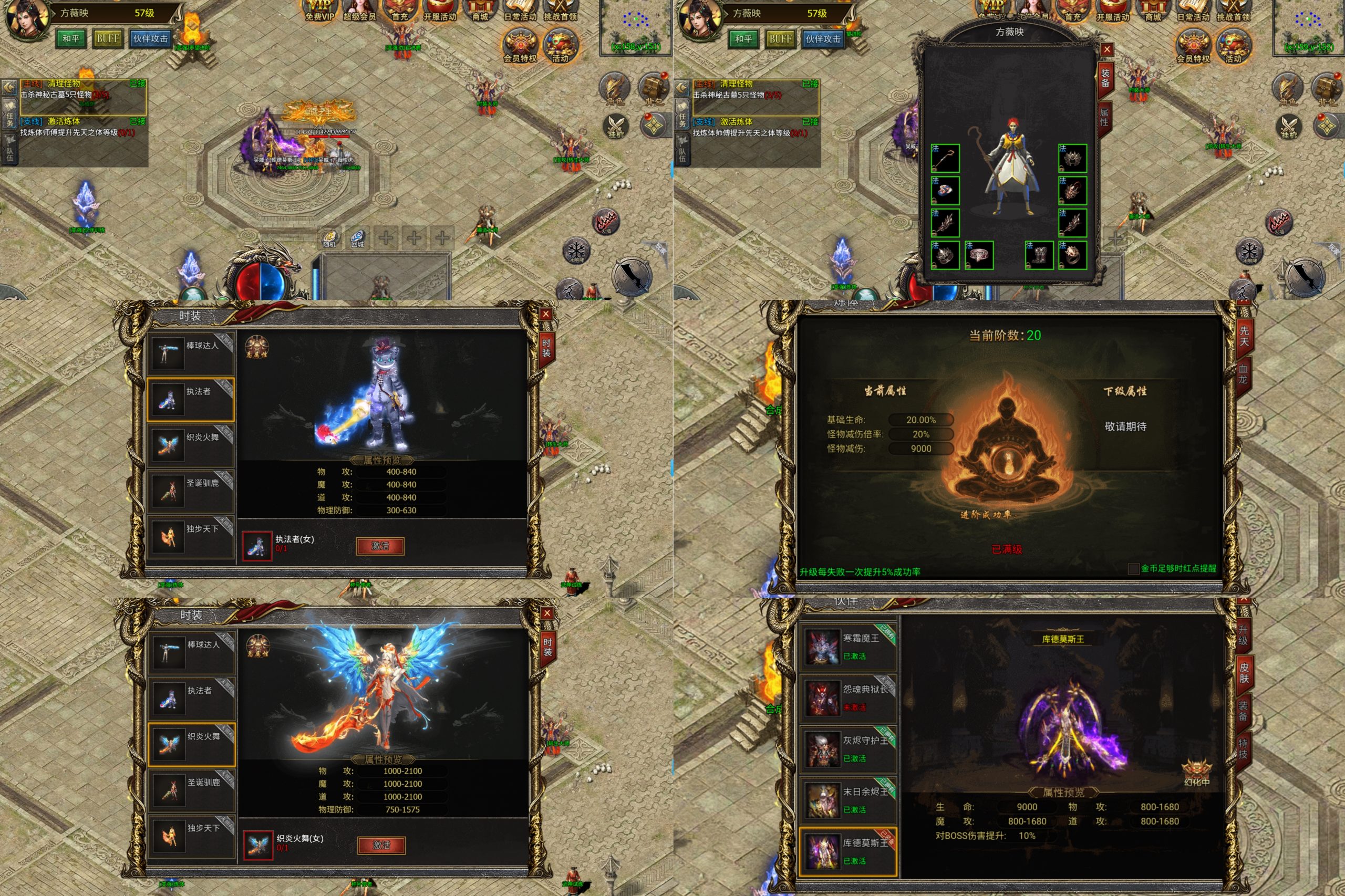Switch to the 血龙 tab
The width and height of the screenshot is (1345, 896).
pos(1243,374)
